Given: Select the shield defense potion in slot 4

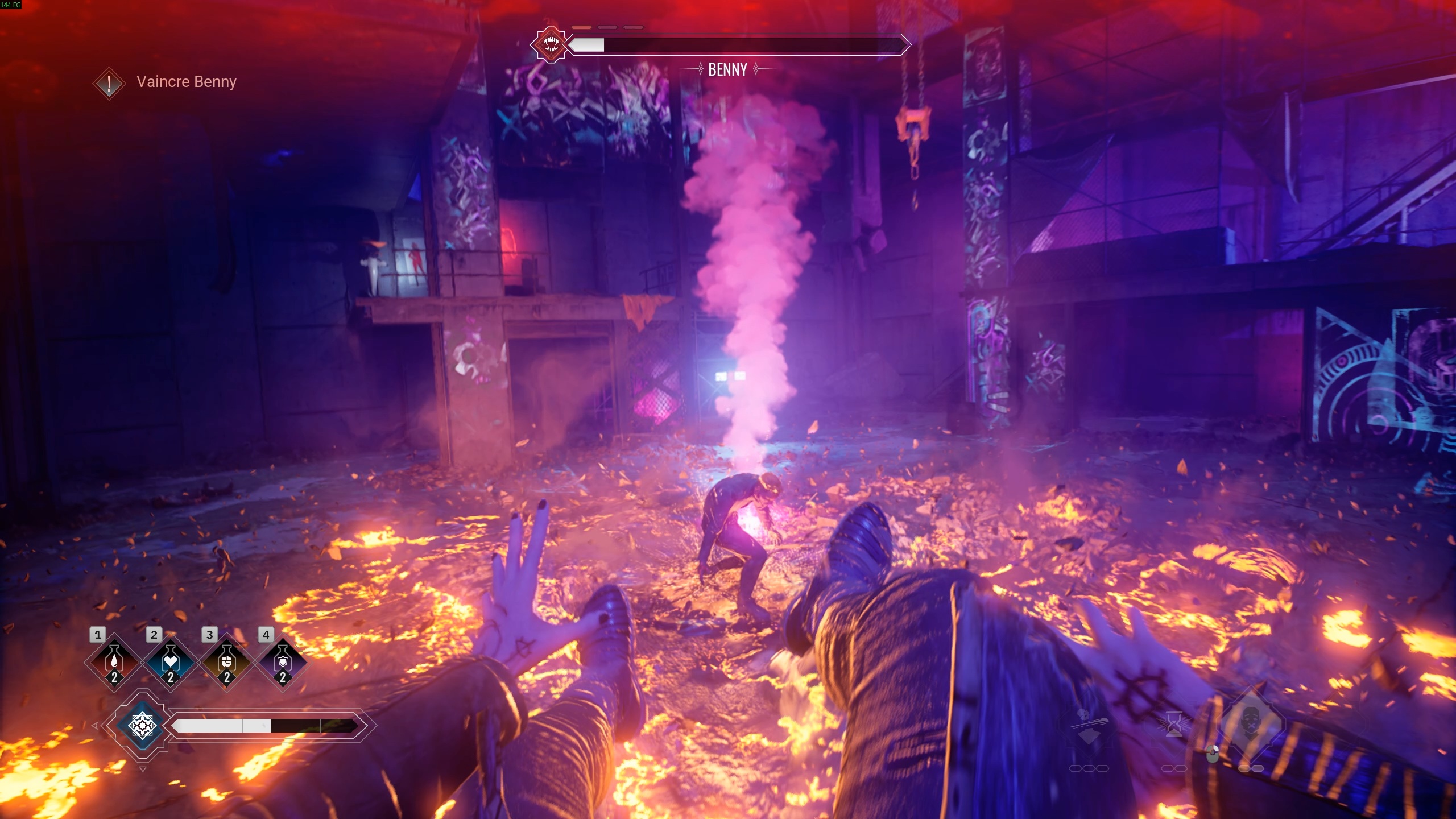Looking at the screenshot, I should [282, 661].
